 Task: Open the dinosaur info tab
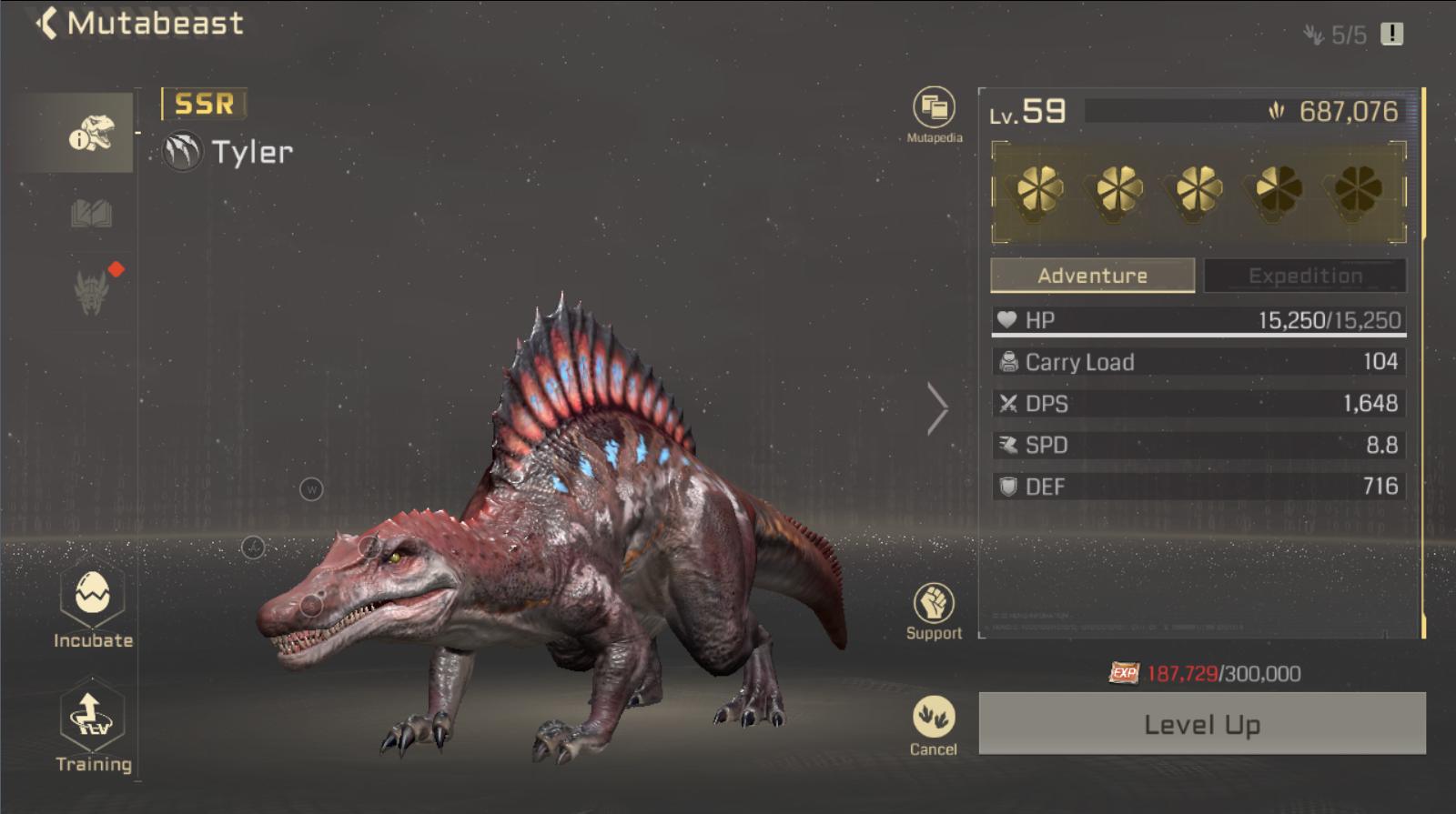(x=91, y=134)
